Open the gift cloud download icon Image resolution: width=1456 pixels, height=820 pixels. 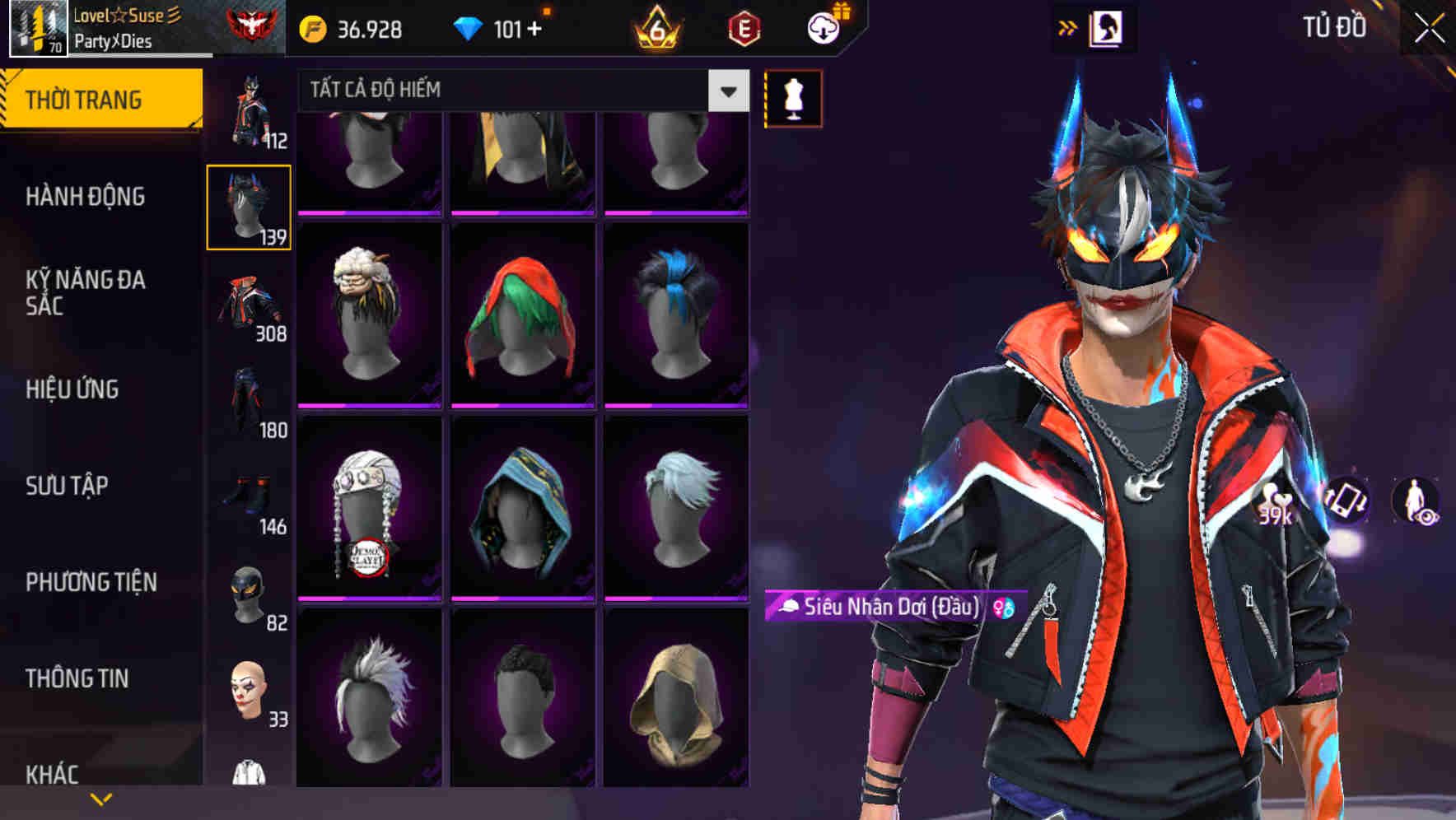click(824, 25)
